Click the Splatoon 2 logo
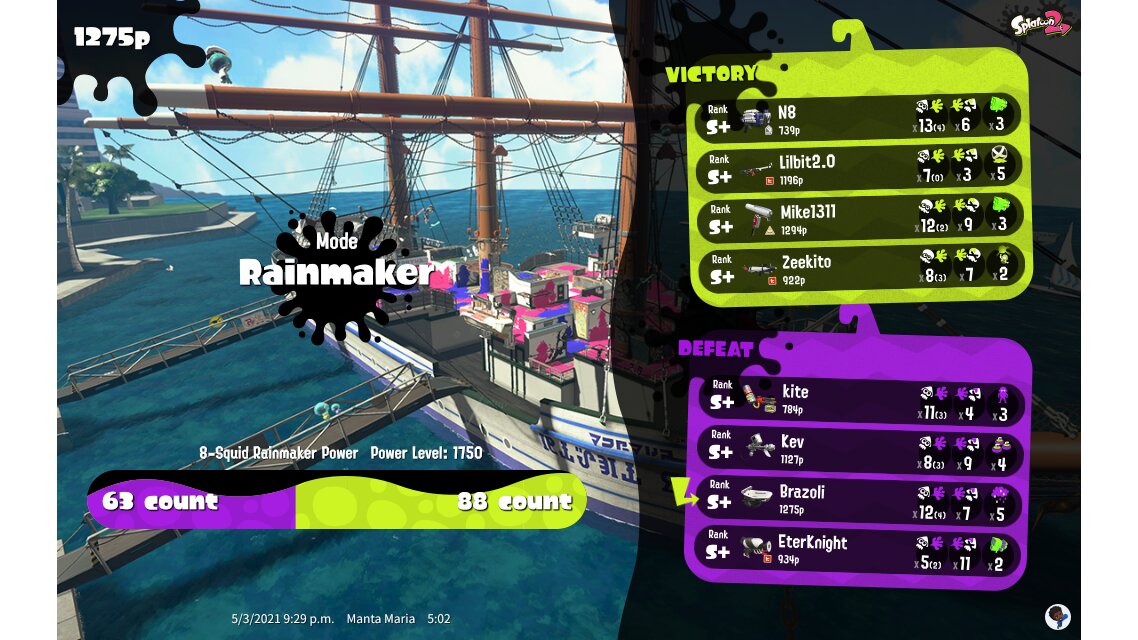The height and width of the screenshot is (640, 1138). pyautogui.click(x=1041, y=24)
